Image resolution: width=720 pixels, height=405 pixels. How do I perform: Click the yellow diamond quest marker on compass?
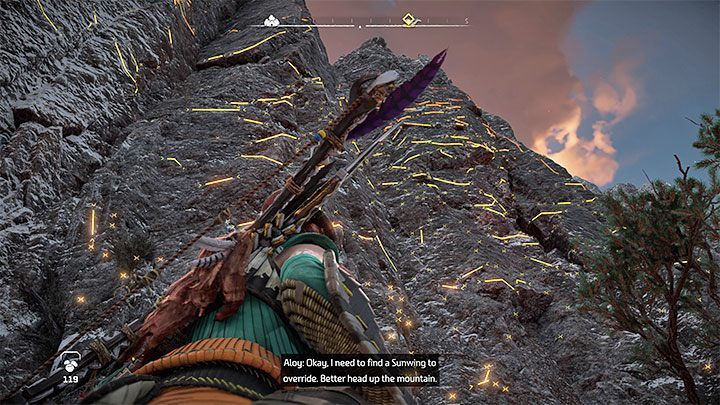(408, 19)
